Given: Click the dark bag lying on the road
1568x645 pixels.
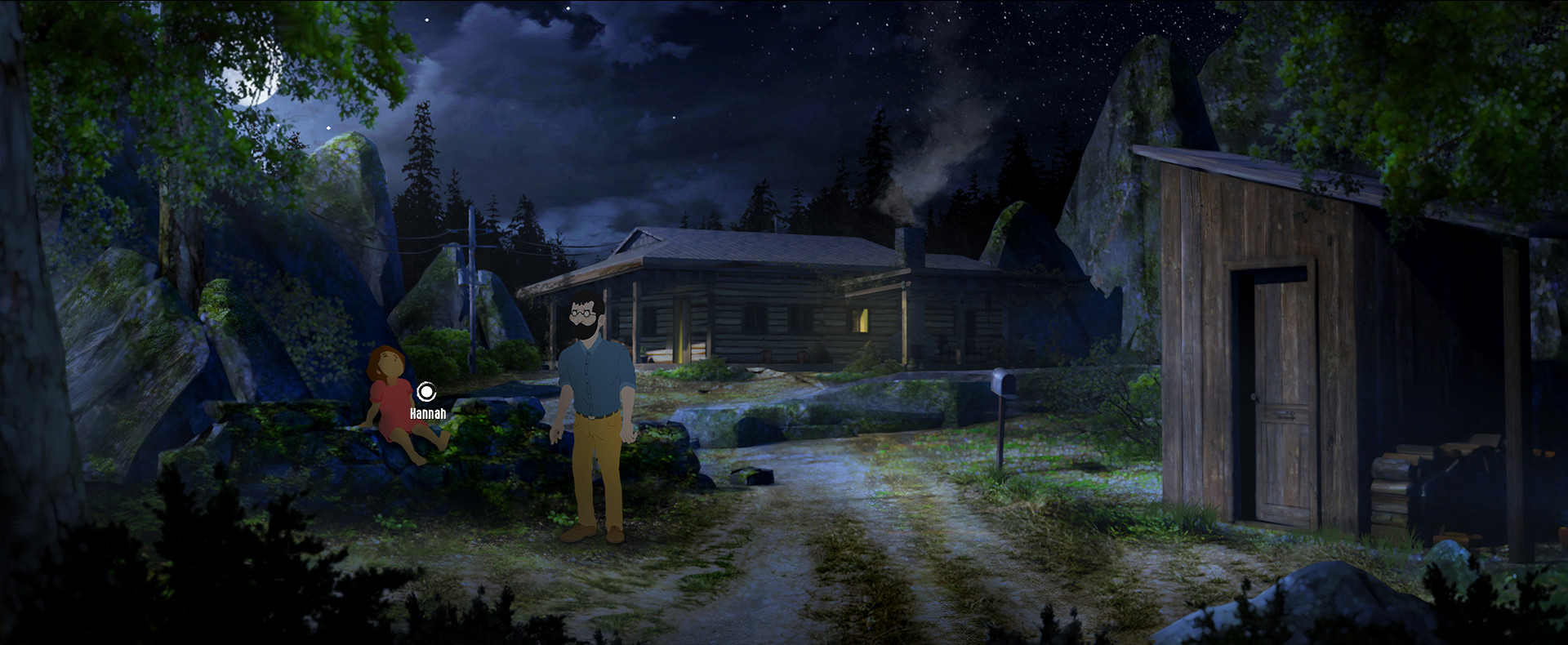Looking at the screenshot, I should [x=751, y=476].
